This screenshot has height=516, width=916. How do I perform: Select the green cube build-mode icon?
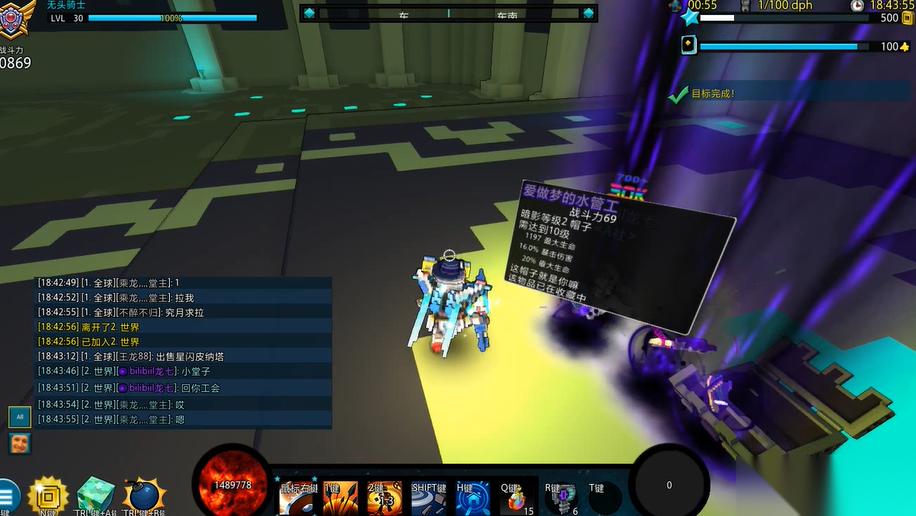[96, 494]
